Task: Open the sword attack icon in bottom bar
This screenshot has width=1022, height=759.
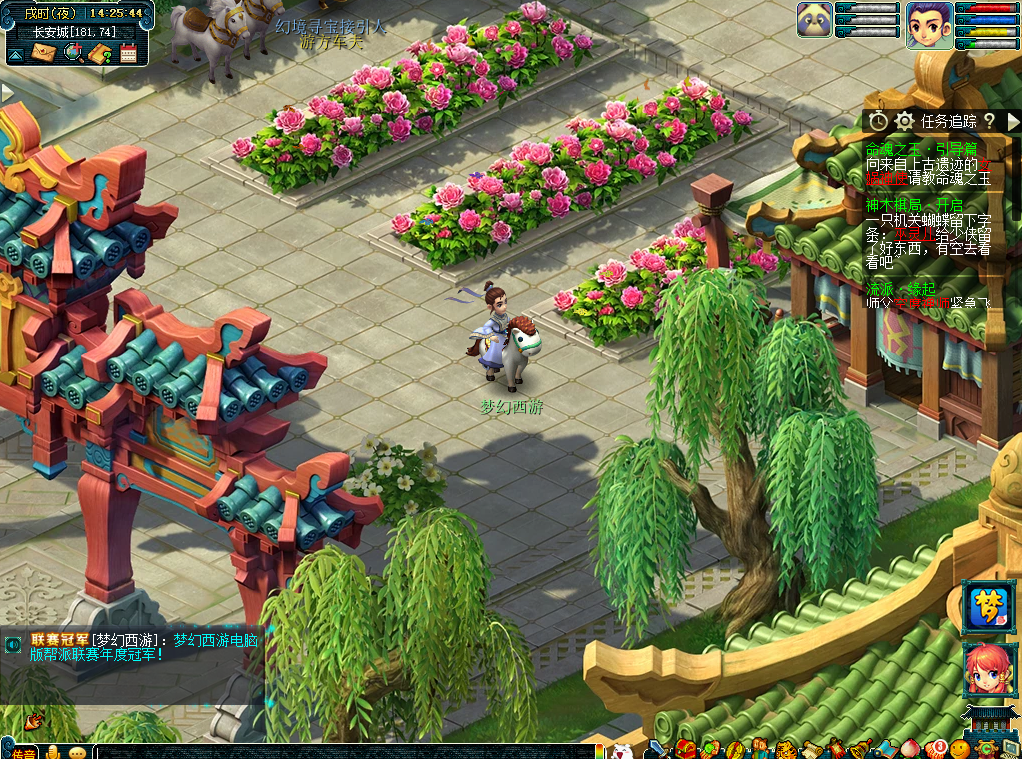Action: click(656, 749)
